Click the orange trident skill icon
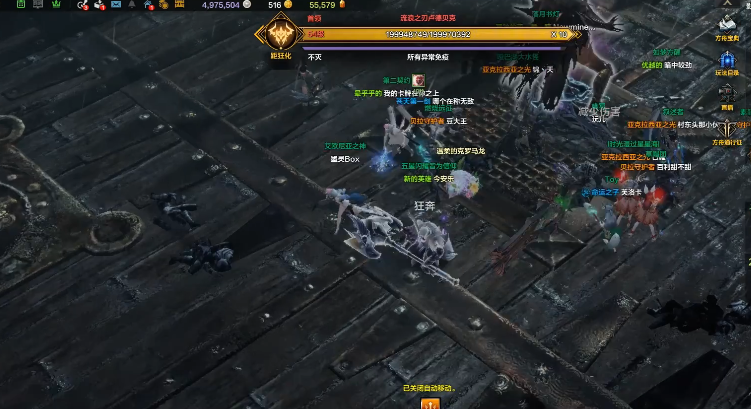The image size is (751, 409). (431, 403)
